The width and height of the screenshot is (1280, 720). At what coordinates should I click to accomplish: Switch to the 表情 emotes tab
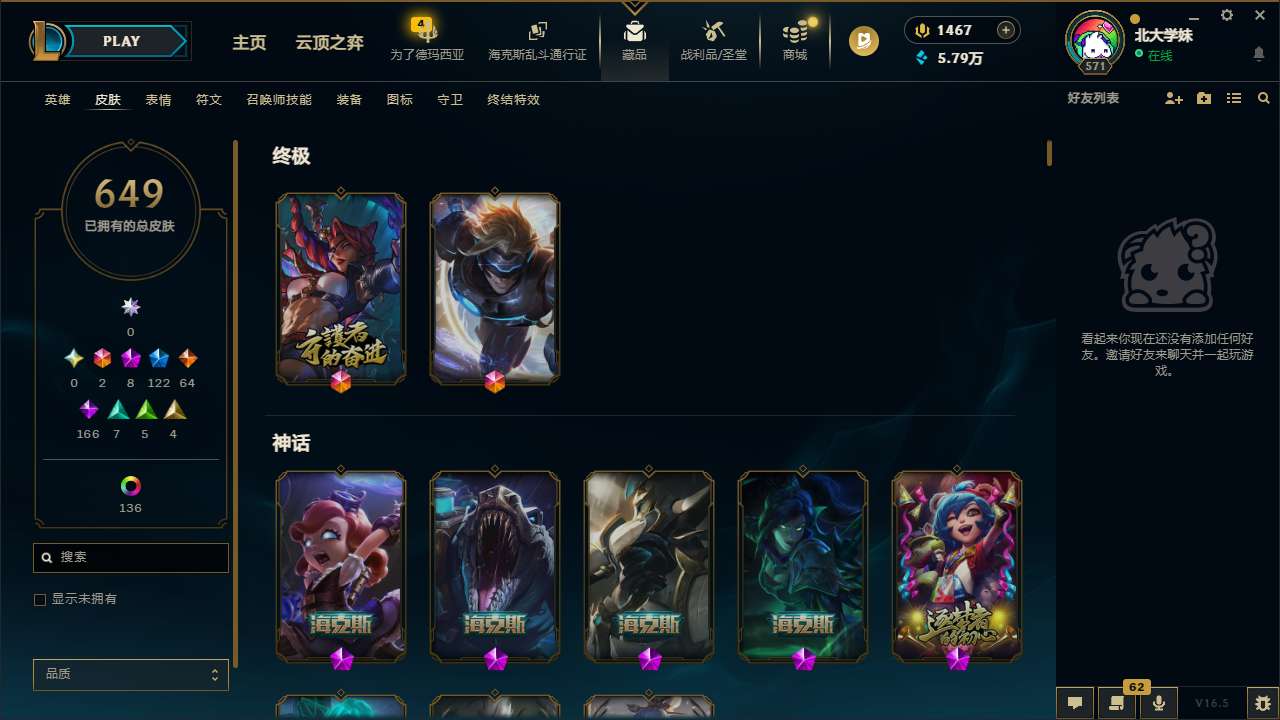pos(158,100)
